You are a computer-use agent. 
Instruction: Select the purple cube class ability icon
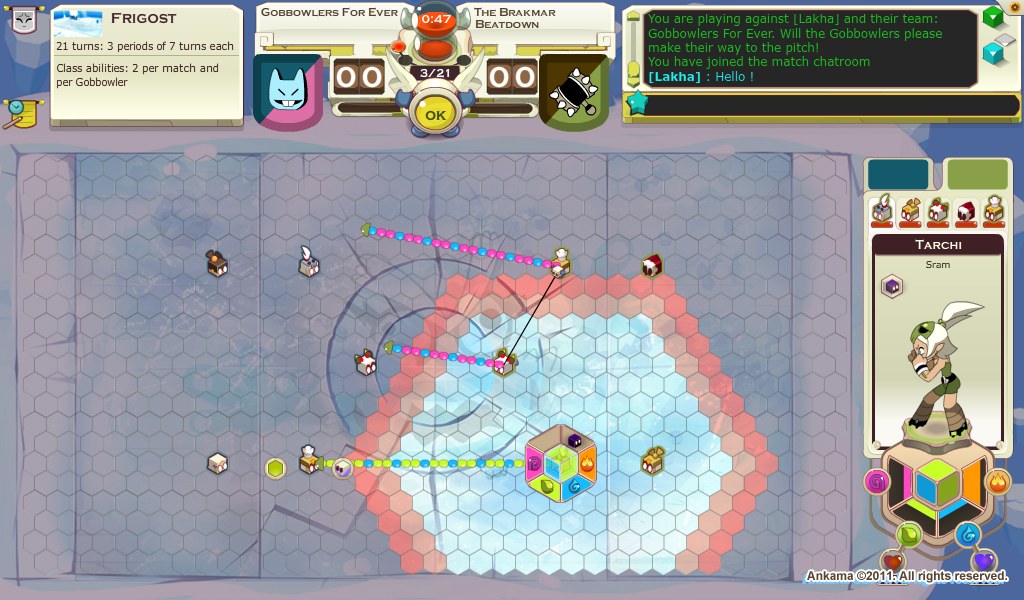coord(890,288)
